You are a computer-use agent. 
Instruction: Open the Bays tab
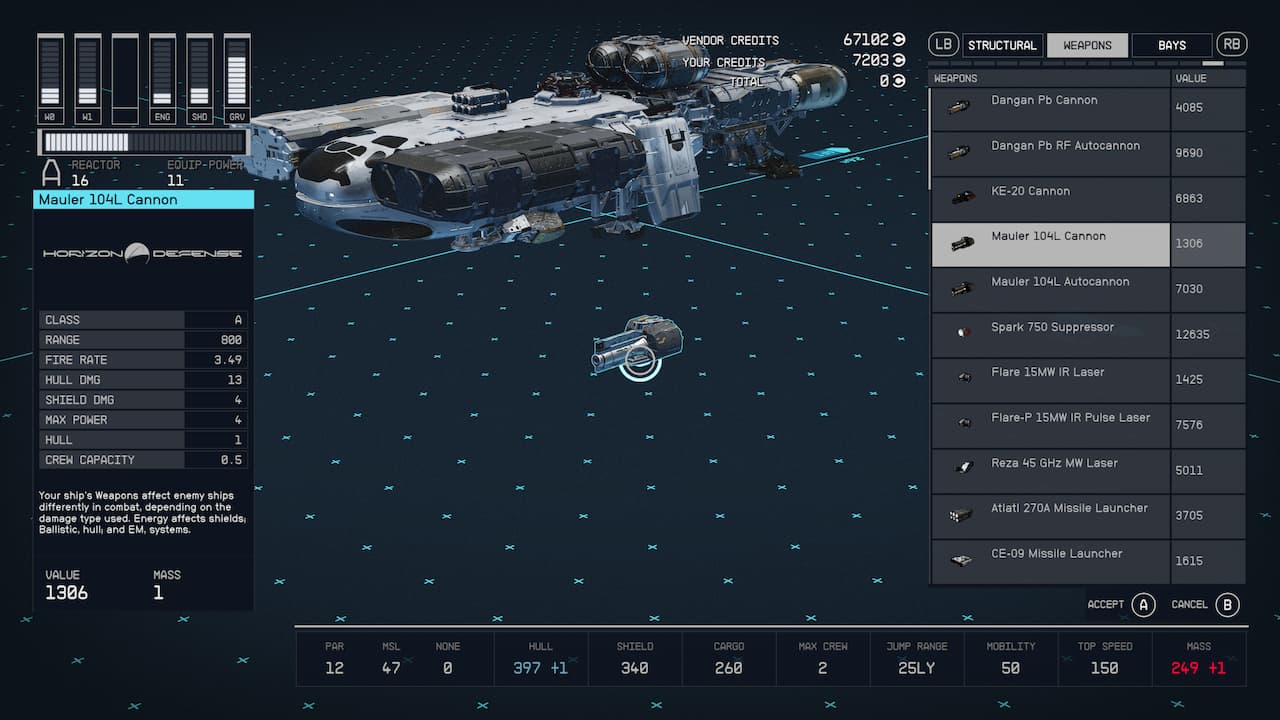click(1171, 45)
